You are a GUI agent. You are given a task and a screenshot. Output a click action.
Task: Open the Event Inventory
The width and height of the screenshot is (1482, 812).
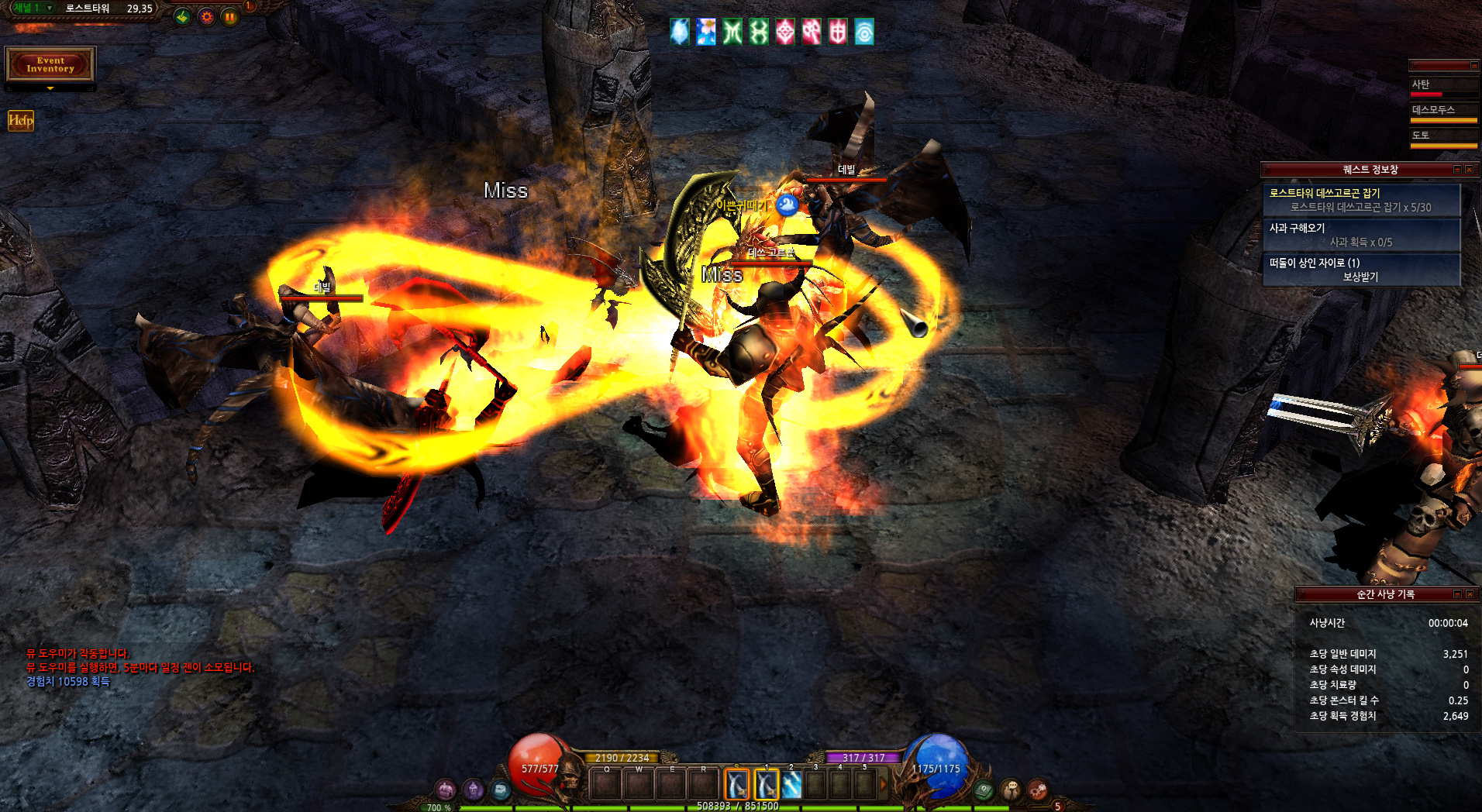[x=50, y=64]
